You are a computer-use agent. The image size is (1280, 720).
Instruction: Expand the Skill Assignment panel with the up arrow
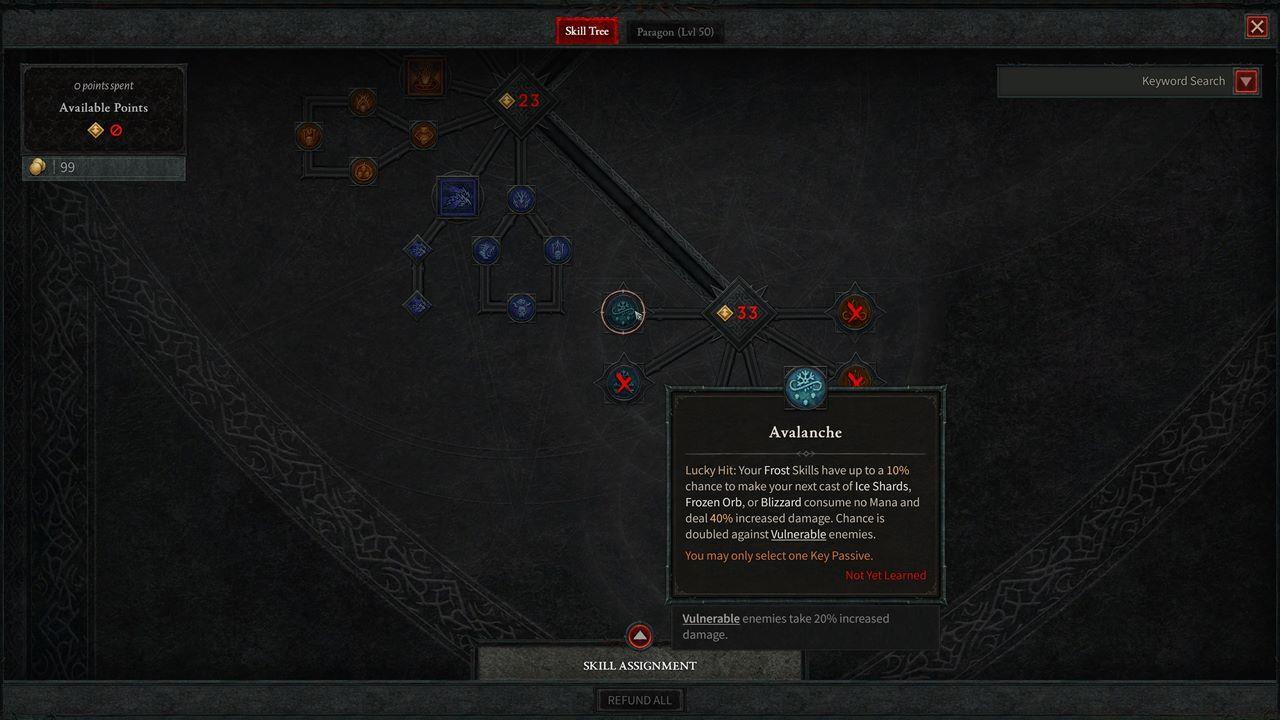[x=640, y=636]
